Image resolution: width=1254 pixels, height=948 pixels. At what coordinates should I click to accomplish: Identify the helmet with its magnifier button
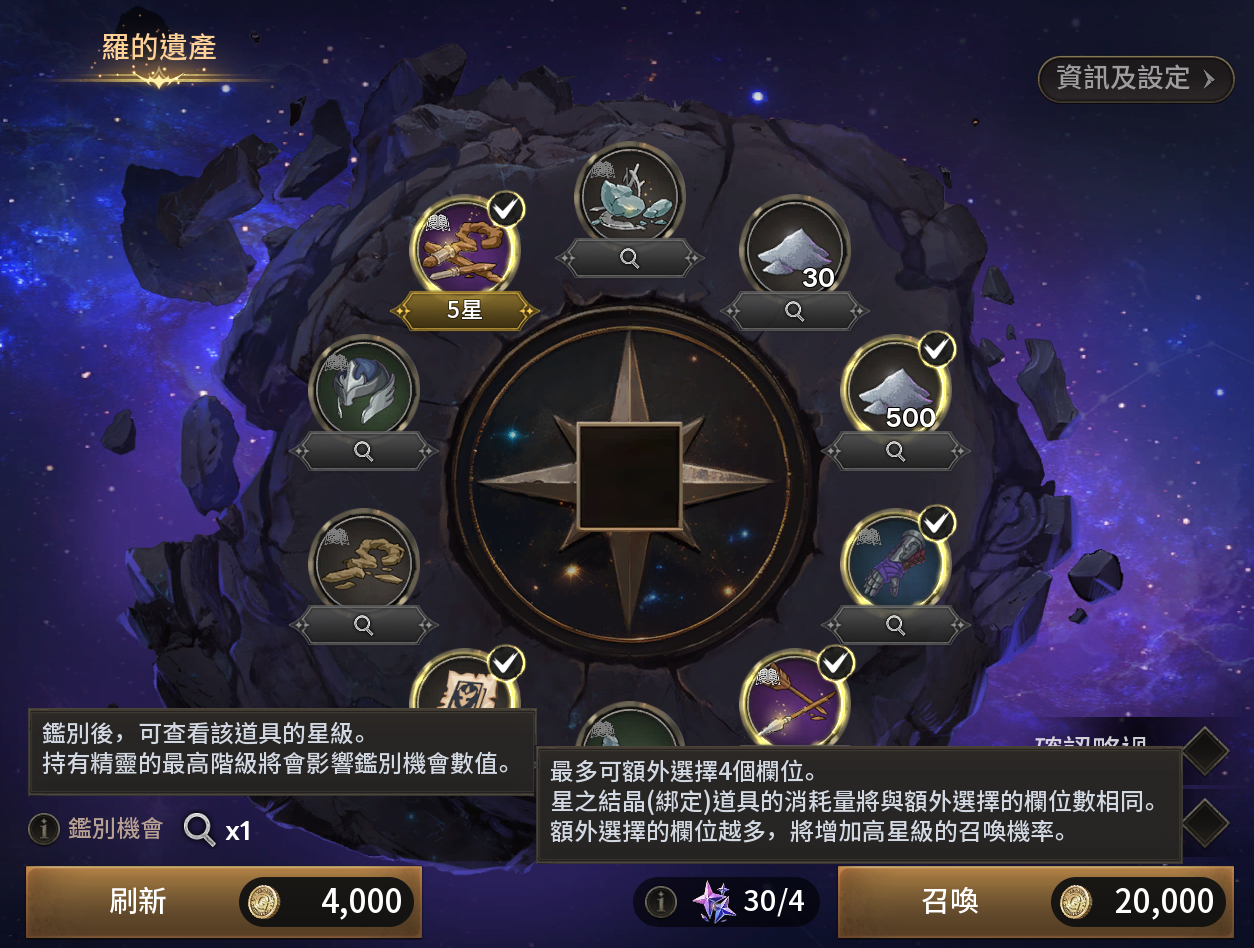364,452
